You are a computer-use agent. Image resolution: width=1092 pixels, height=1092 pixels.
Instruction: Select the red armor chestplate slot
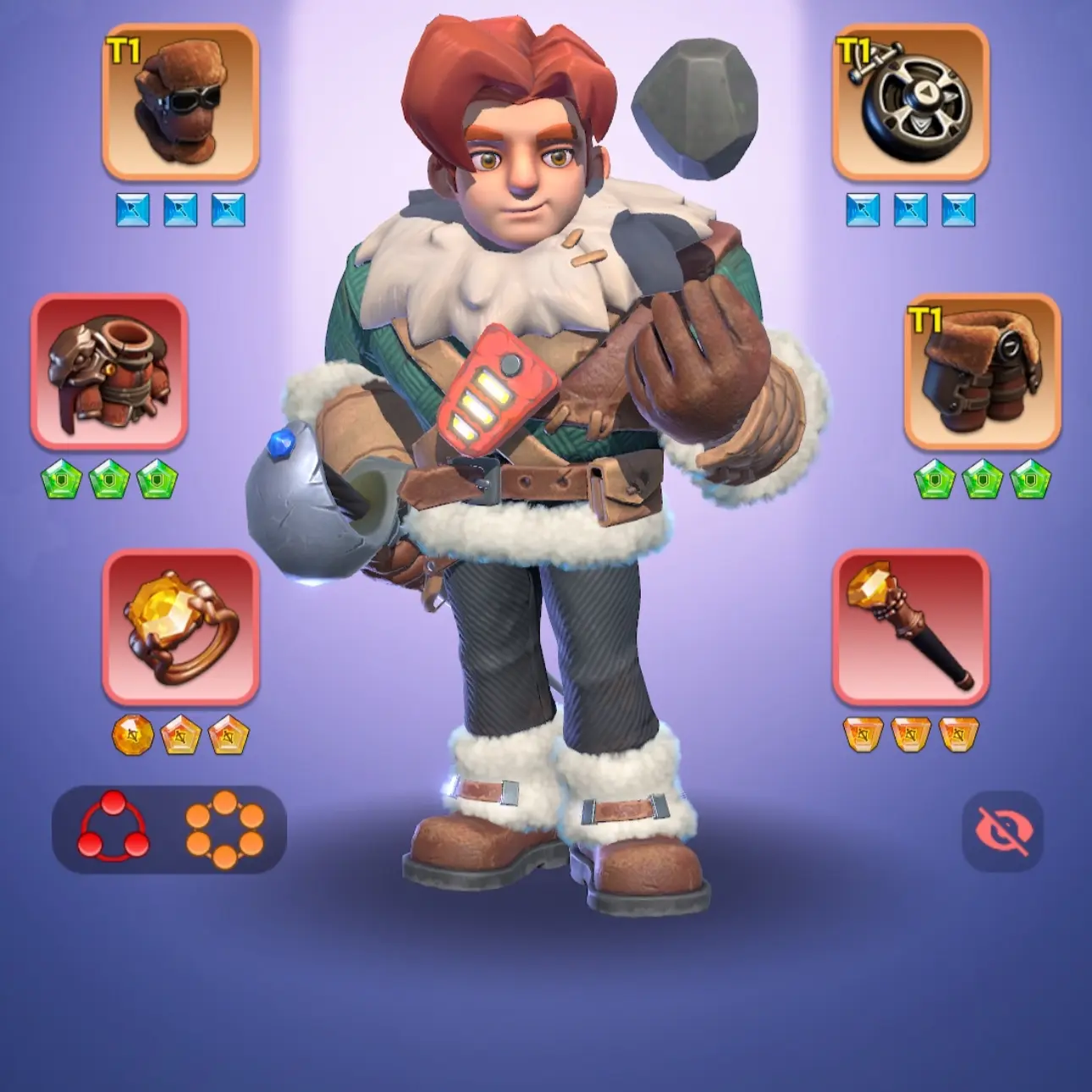pos(109,372)
